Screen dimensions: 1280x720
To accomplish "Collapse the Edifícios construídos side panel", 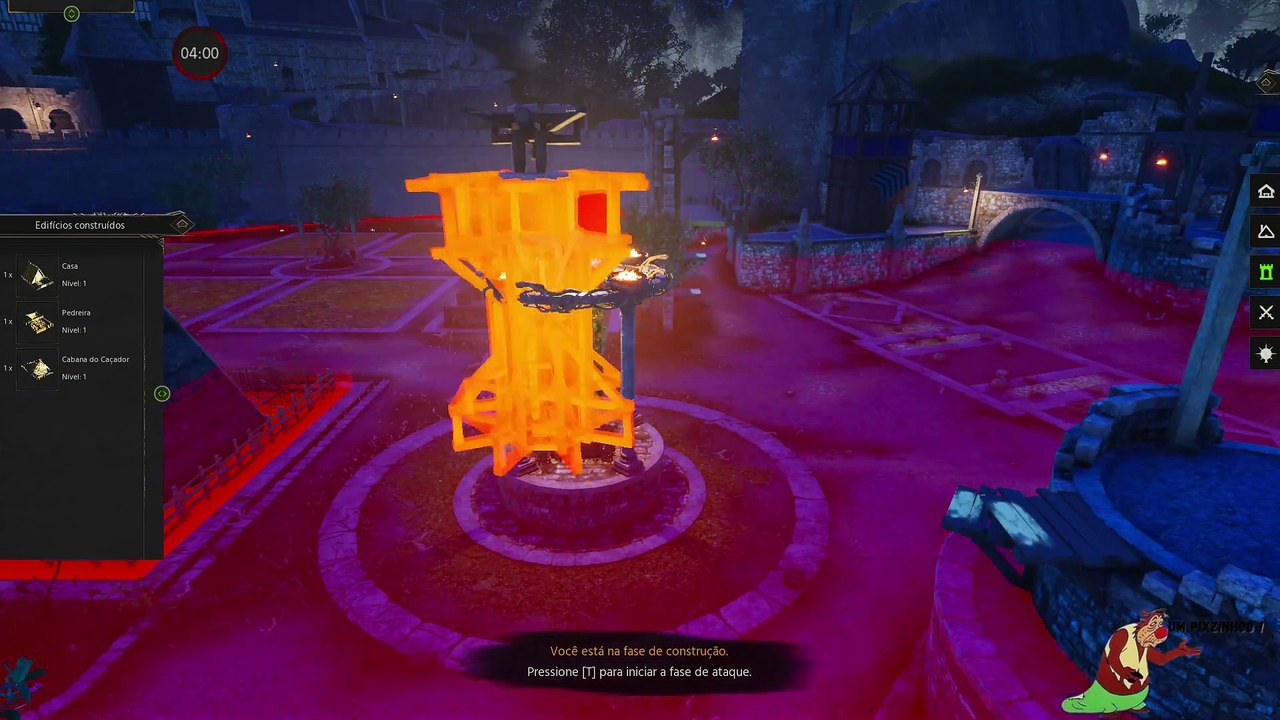I will [162, 394].
